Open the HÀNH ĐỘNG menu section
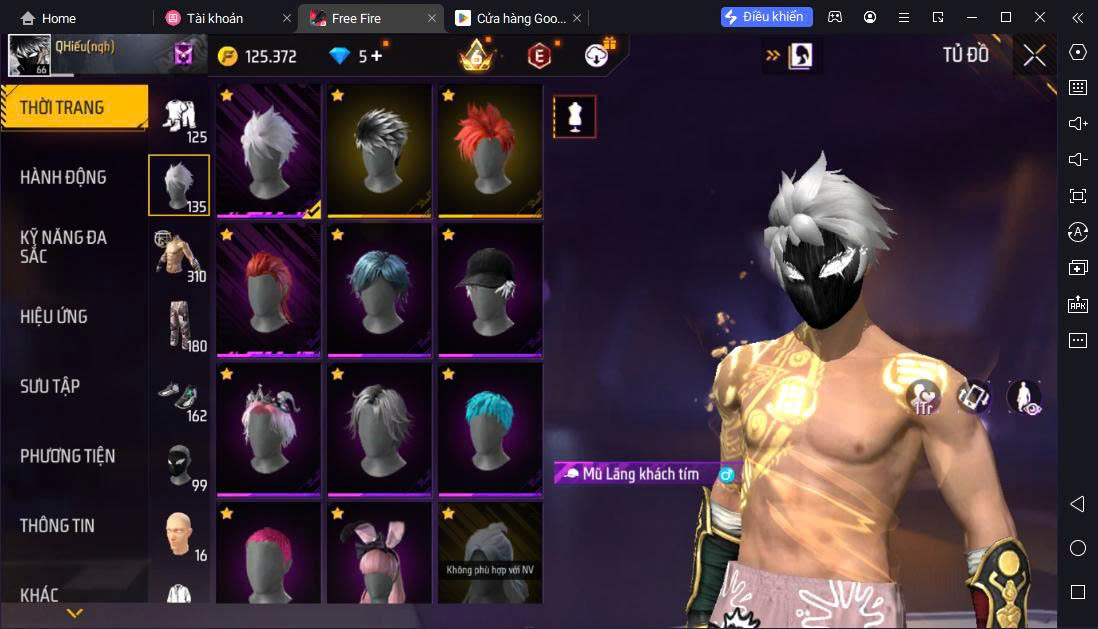Viewport: 1098px width, 629px height. pos(63,177)
